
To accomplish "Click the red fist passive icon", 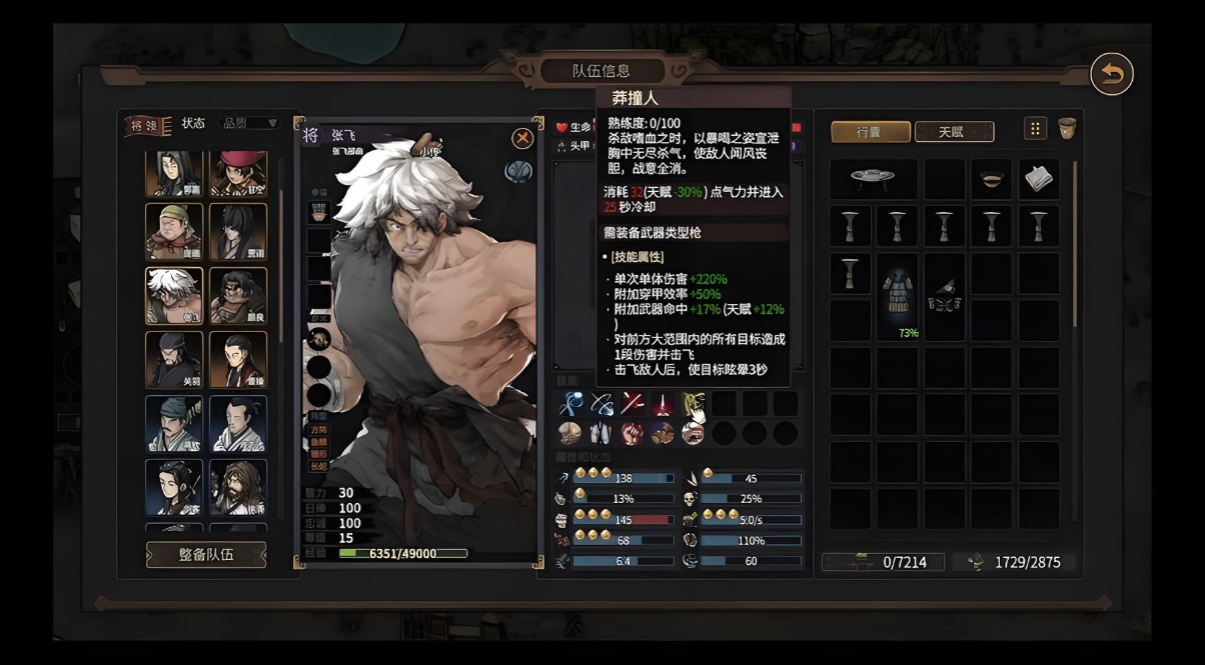I will tap(631, 433).
